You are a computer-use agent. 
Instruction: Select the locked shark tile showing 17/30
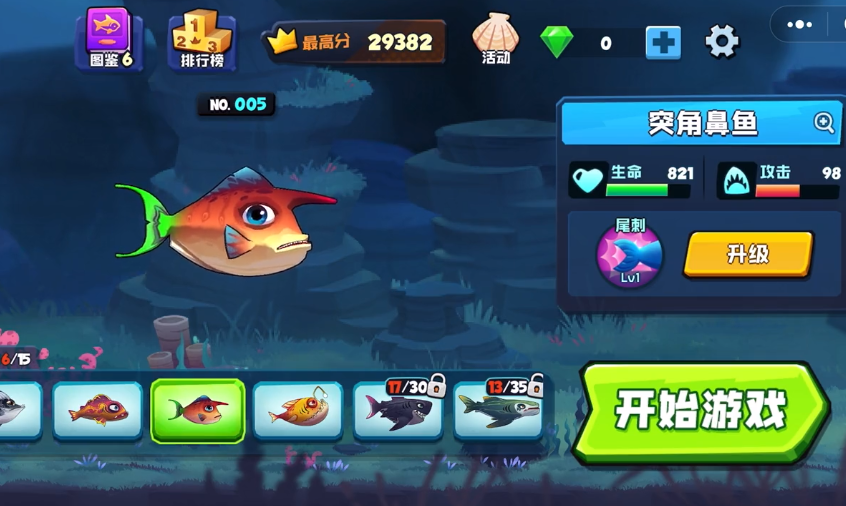coord(398,410)
